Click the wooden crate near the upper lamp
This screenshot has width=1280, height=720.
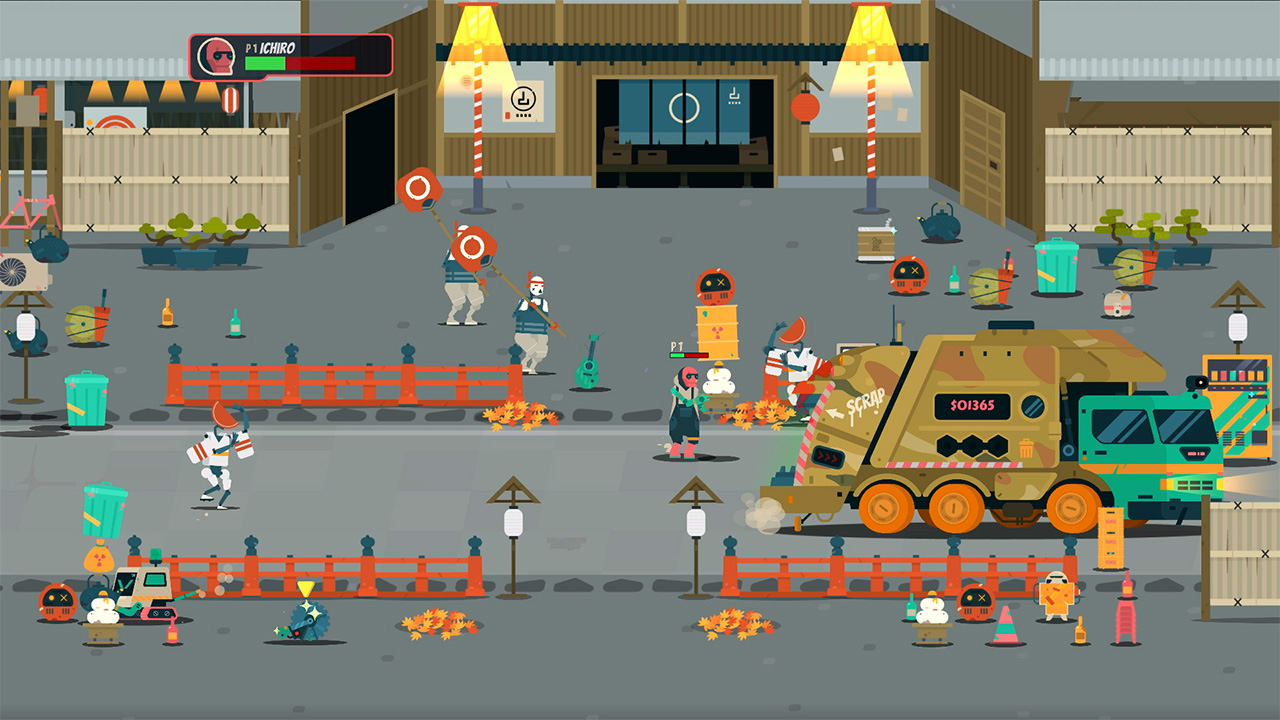click(874, 241)
